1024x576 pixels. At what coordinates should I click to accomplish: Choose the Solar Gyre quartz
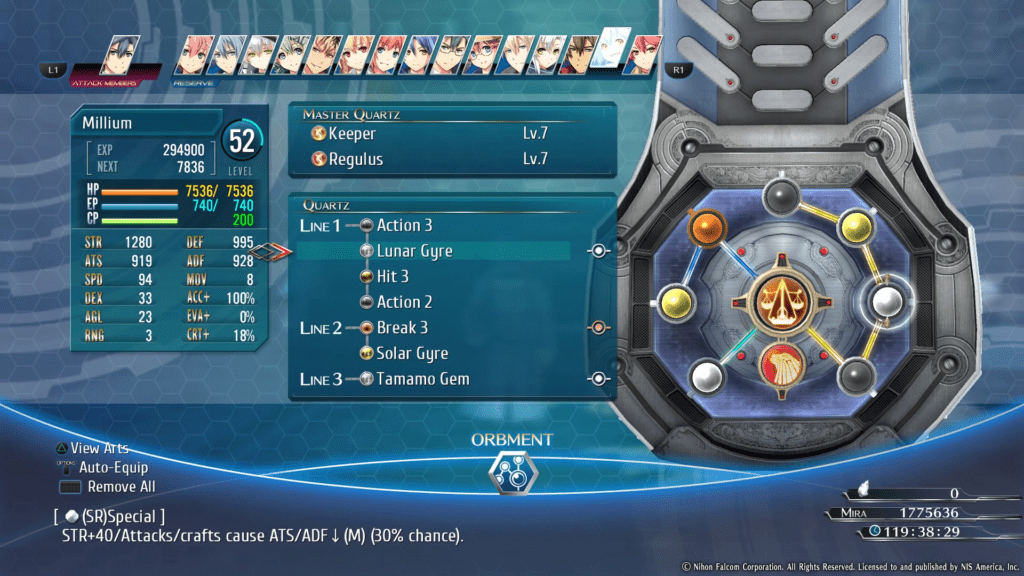412,353
